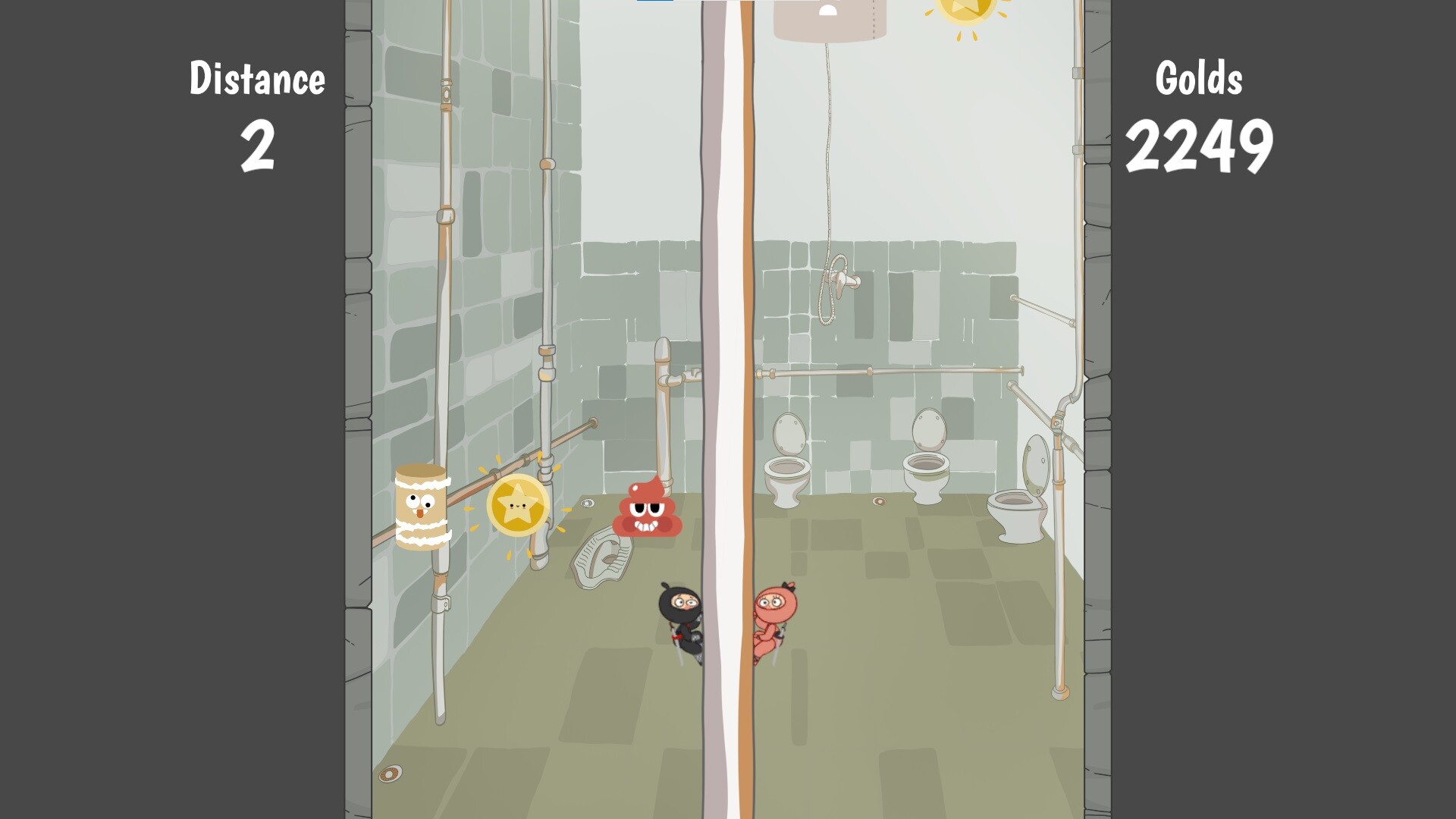Screen dimensions: 1456x819
Task: Click the gold total 2249
Action: [x=1202, y=144]
